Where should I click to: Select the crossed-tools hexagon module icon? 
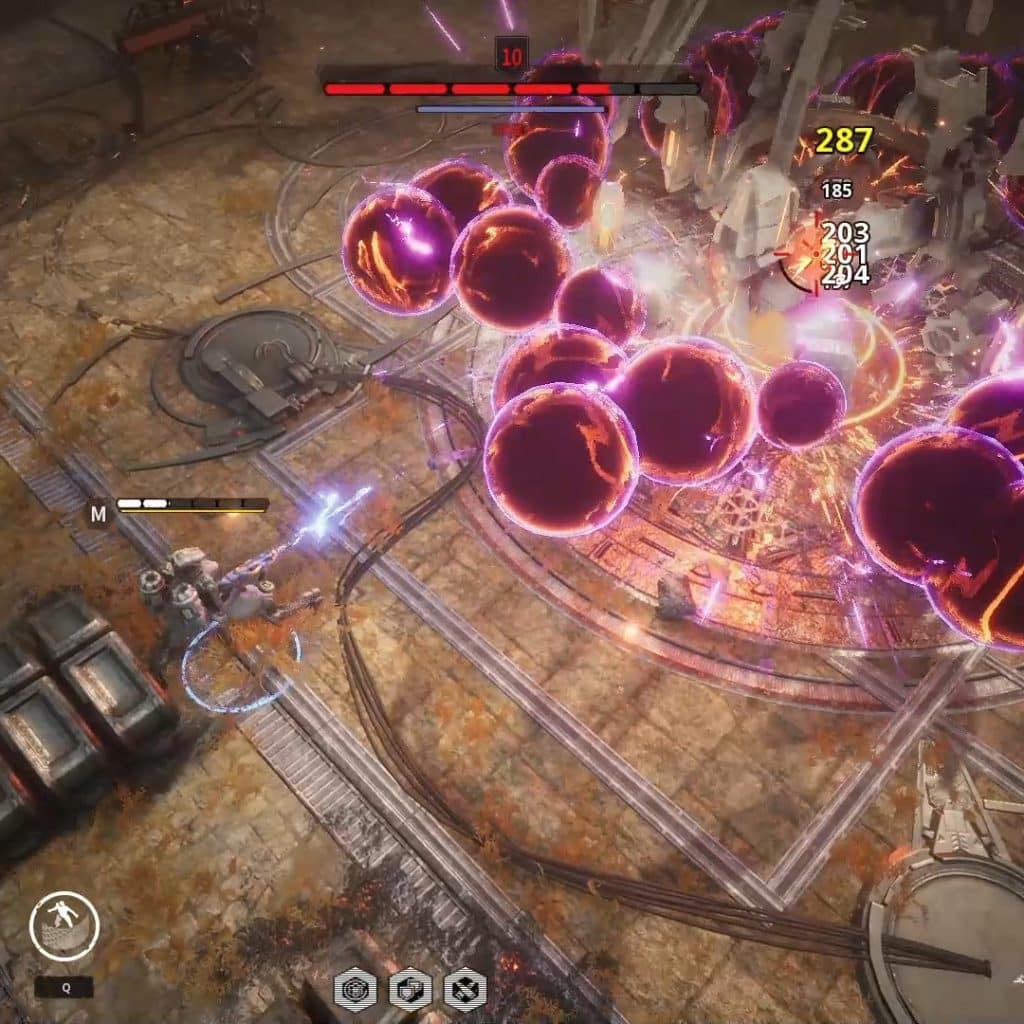pos(465,989)
